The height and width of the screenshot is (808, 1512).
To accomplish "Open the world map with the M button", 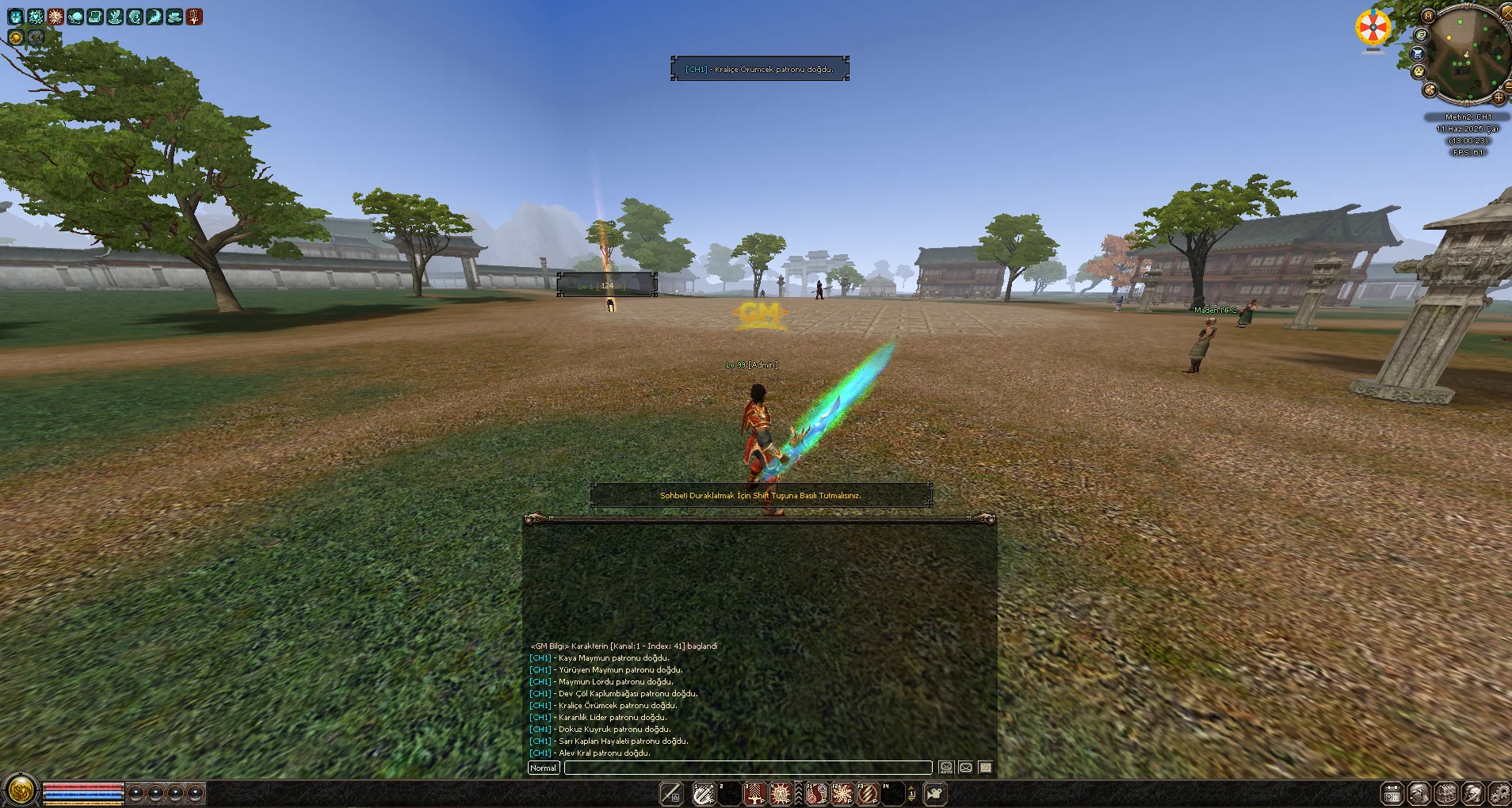I will point(1428,15).
